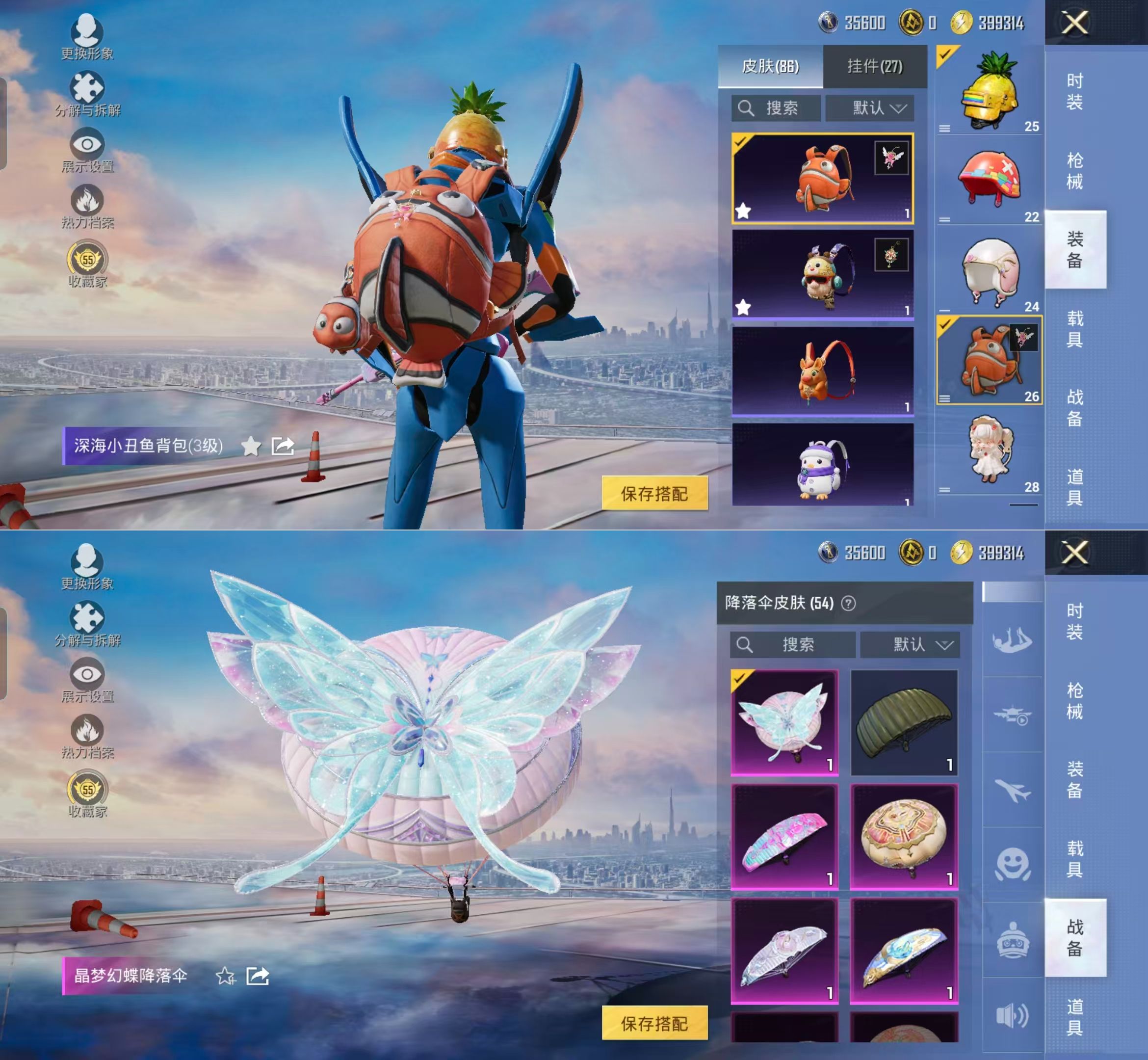The image size is (1148, 1060).
Task: Select the white pink helmet slot
Action: (989, 271)
